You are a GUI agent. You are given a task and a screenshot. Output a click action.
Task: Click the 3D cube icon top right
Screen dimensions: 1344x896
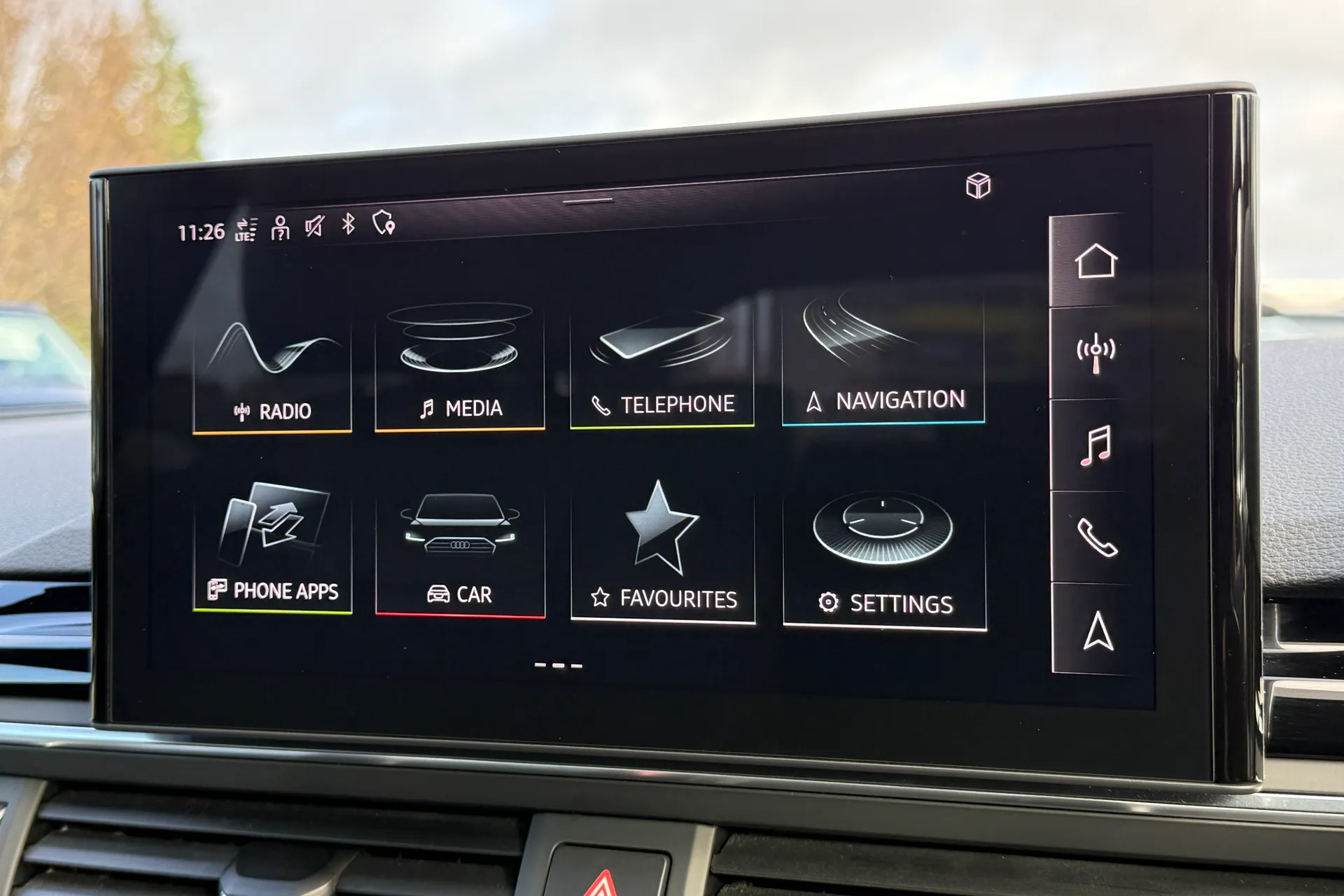click(x=978, y=186)
